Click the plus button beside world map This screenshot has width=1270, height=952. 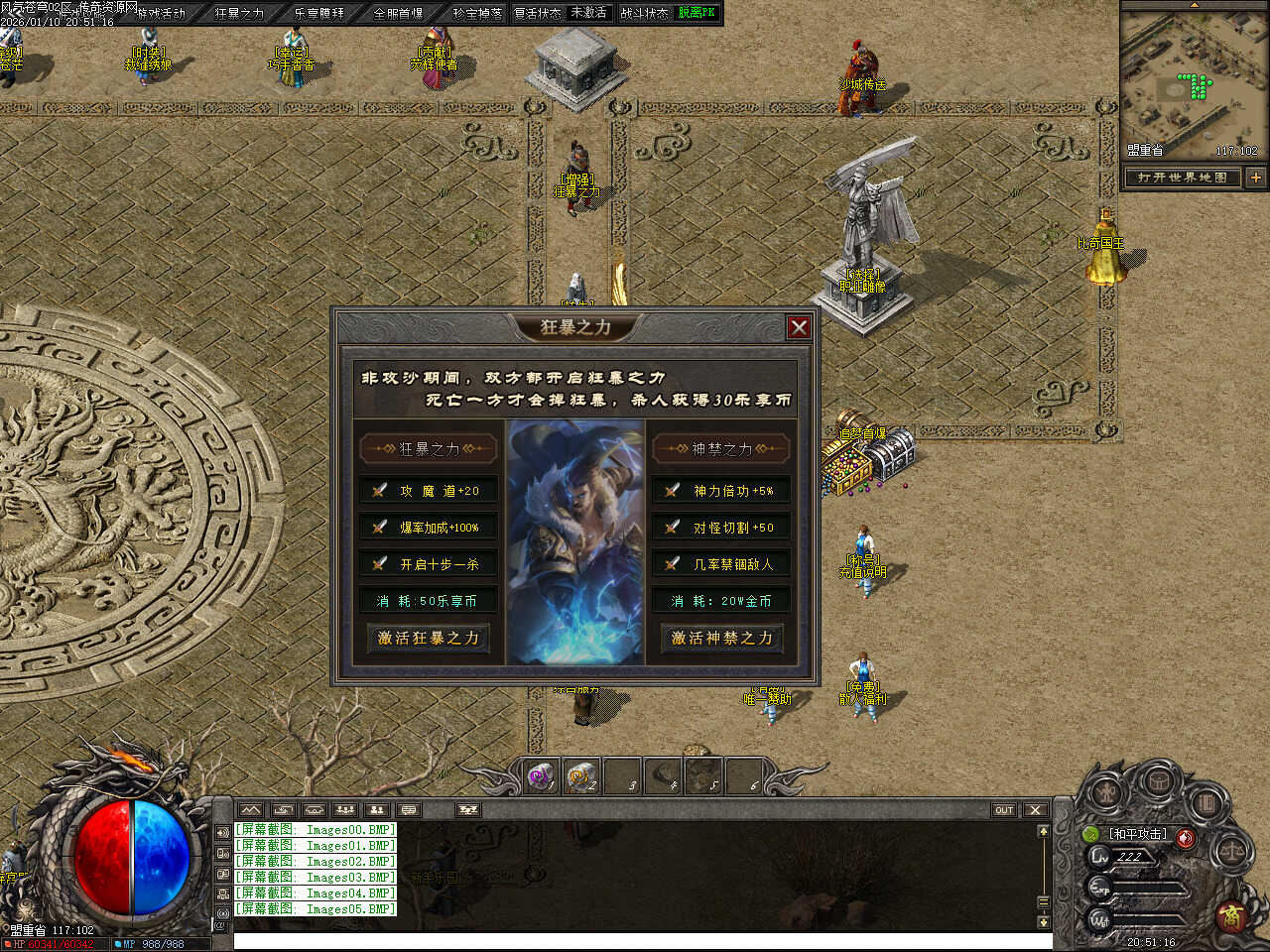point(1255,178)
